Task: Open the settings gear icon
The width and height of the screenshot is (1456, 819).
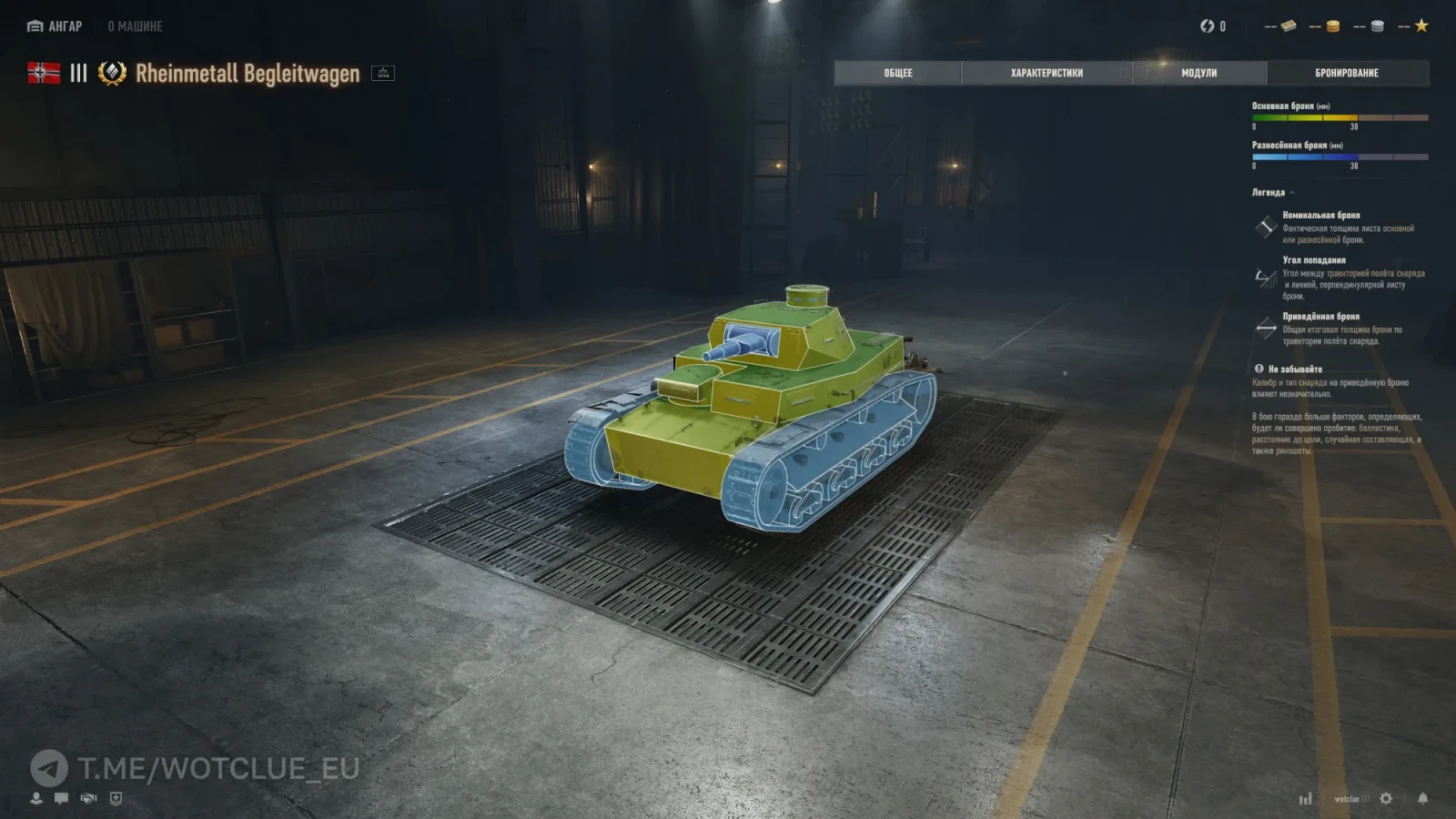Action: click(x=1386, y=798)
